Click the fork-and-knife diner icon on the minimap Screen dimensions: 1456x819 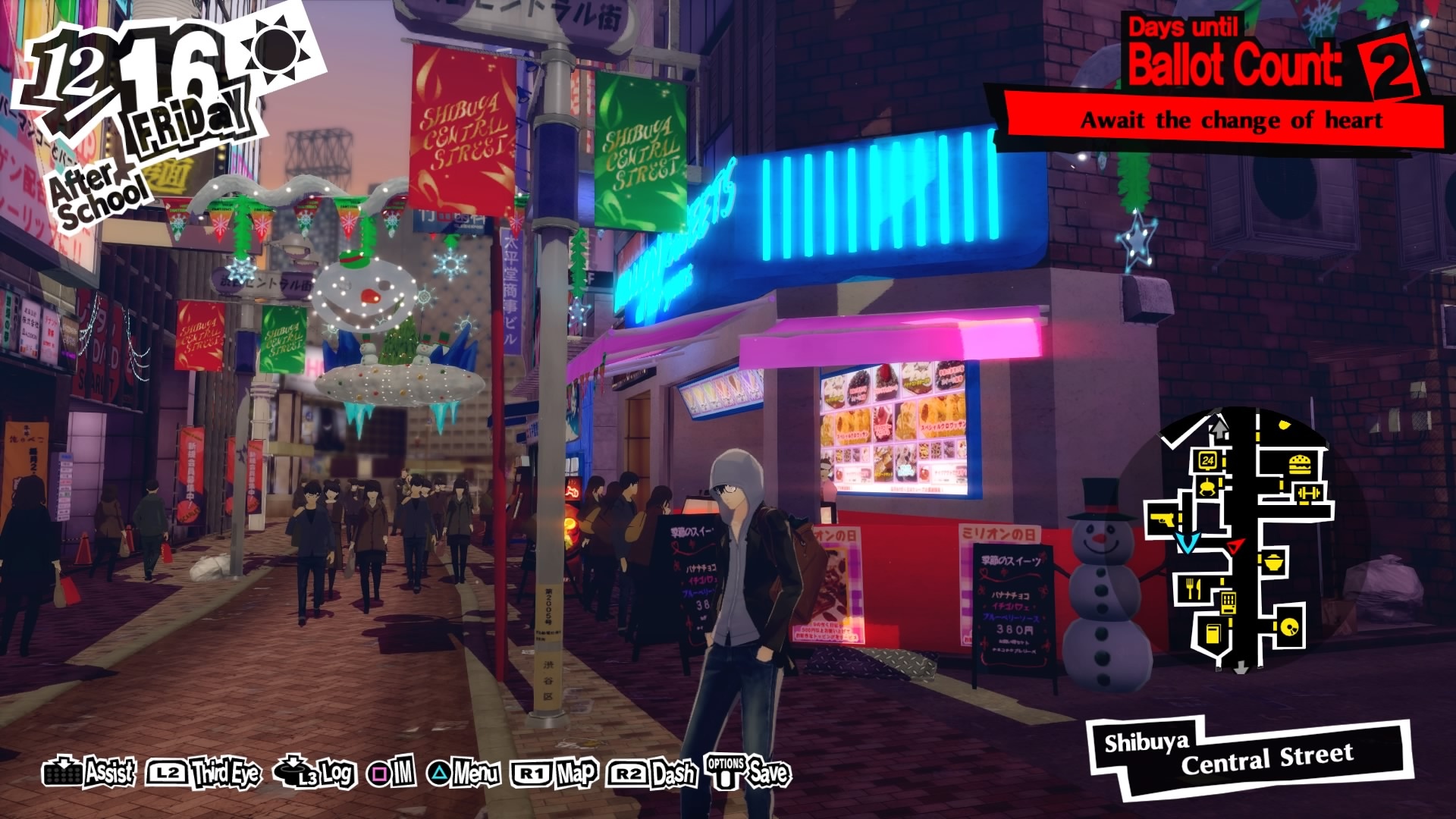[1194, 588]
